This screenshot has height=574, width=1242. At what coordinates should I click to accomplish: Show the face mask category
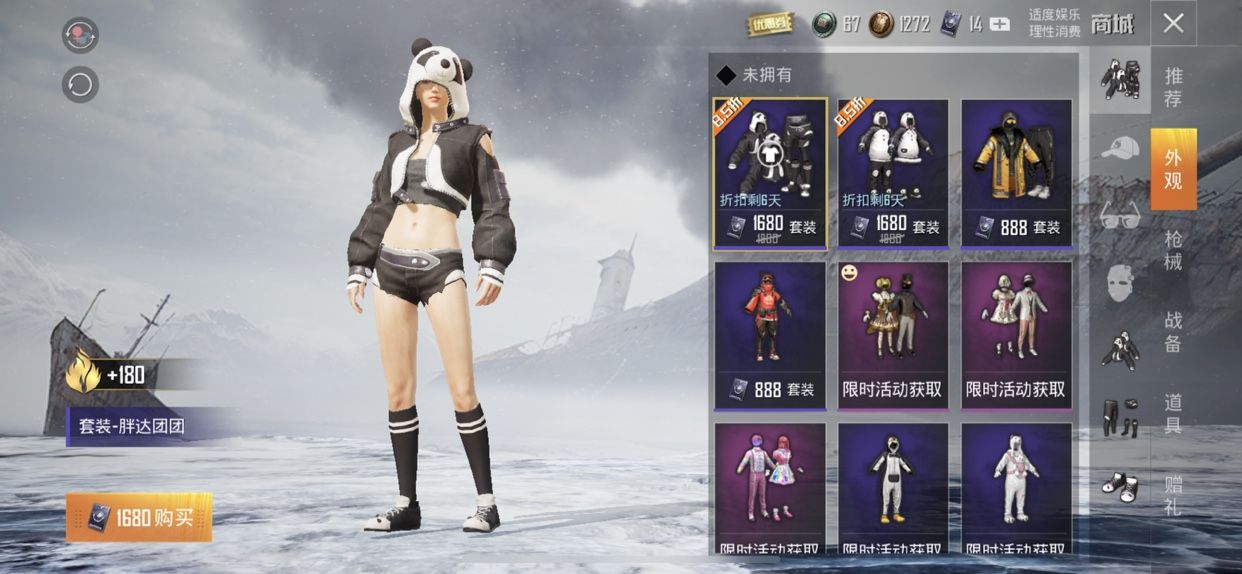pos(1120,283)
